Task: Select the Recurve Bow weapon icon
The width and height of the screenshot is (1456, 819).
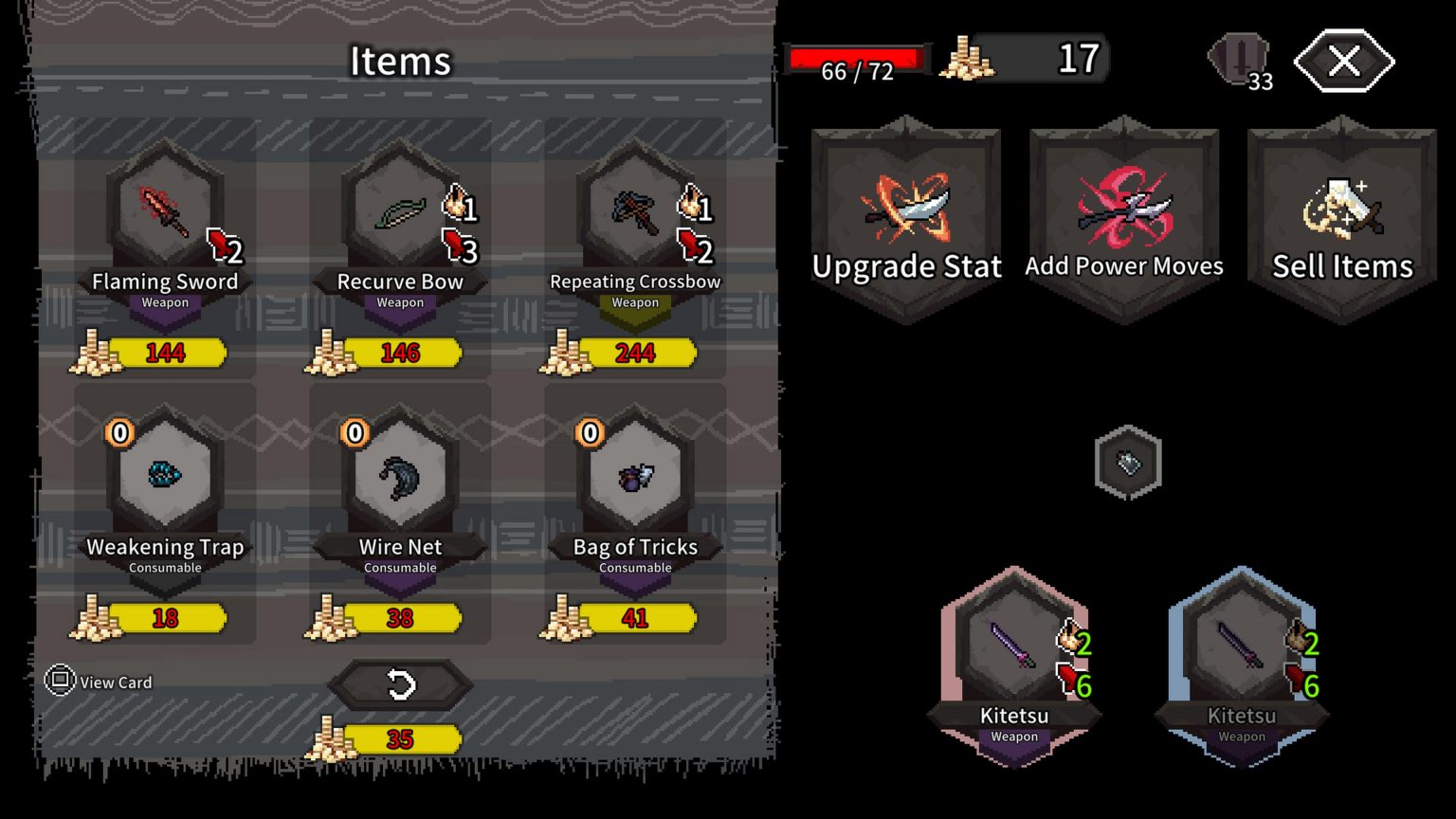Action: [x=399, y=210]
